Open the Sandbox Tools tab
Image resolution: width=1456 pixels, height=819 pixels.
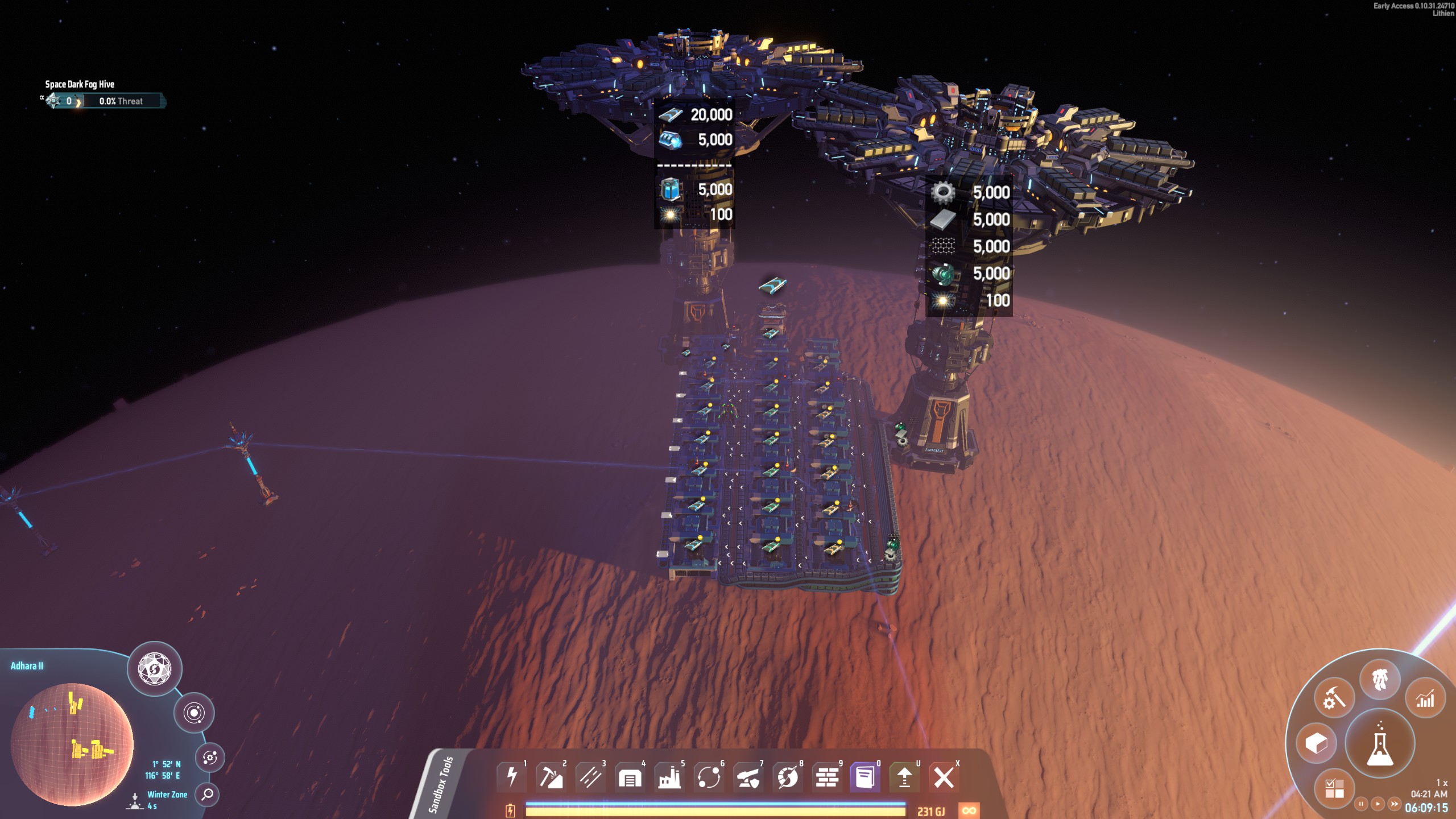[441, 784]
